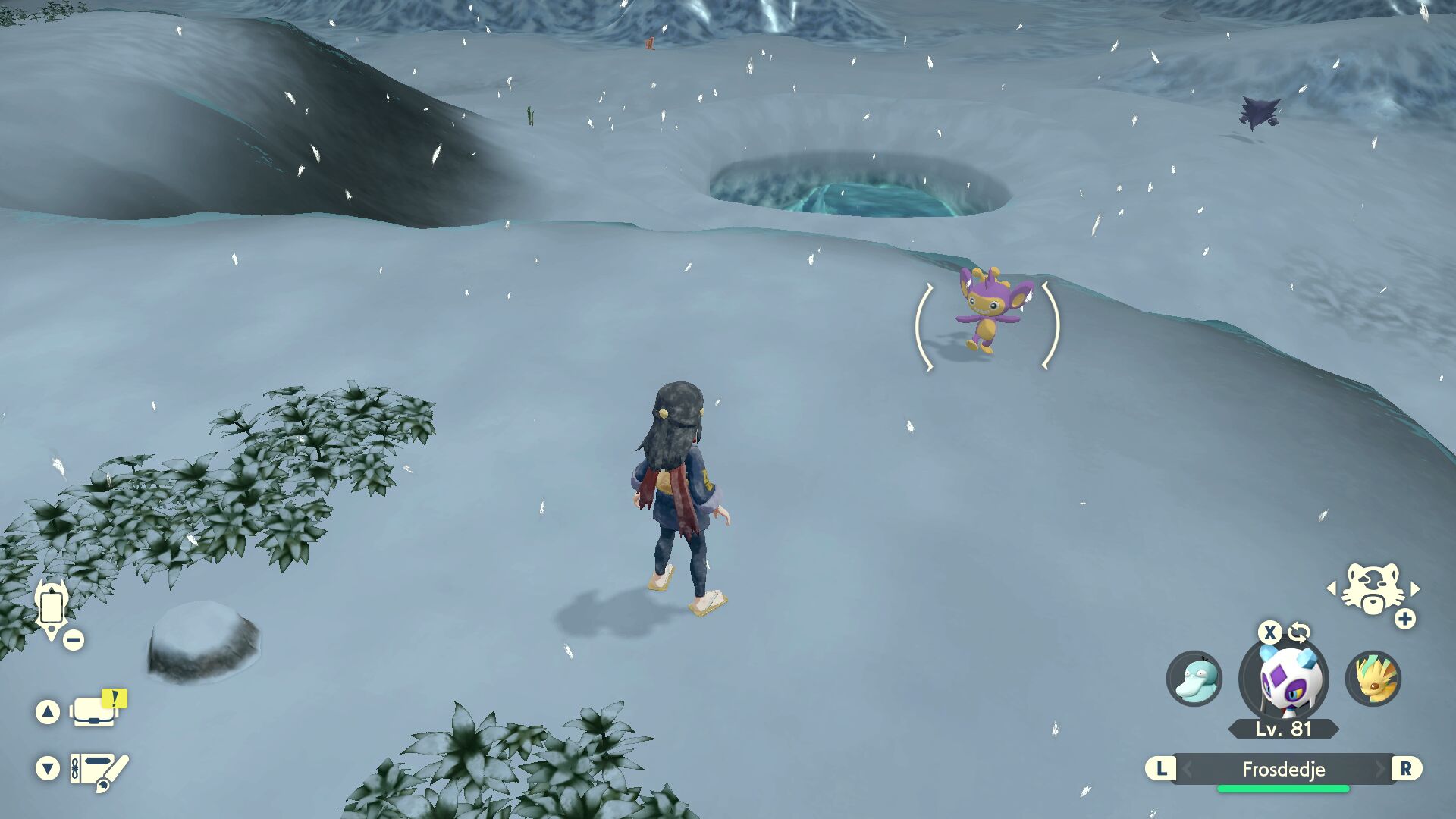
Task: Toggle the item/Pokémon swap arrows icon
Action: [1299, 632]
